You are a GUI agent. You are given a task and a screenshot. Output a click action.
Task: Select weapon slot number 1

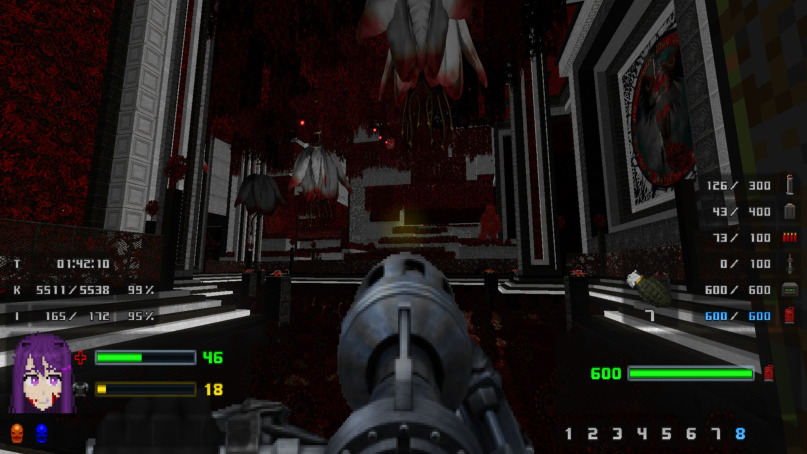569,434
